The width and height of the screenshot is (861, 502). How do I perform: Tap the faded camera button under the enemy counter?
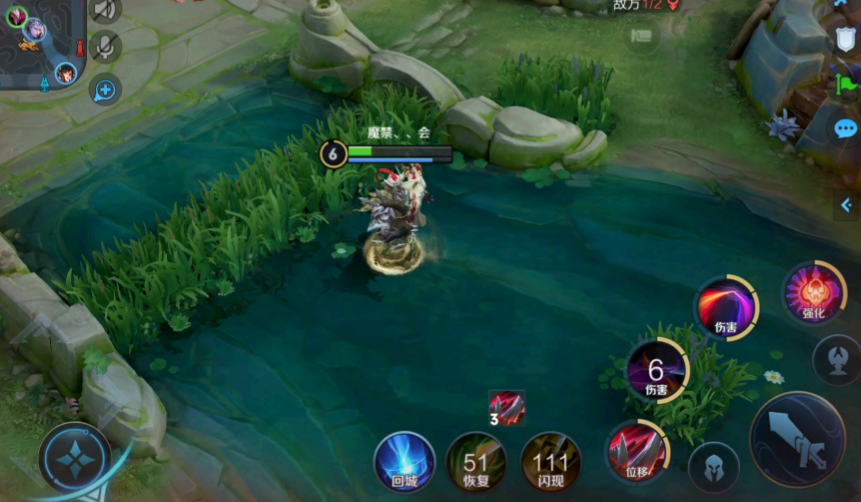pos(641,38)
